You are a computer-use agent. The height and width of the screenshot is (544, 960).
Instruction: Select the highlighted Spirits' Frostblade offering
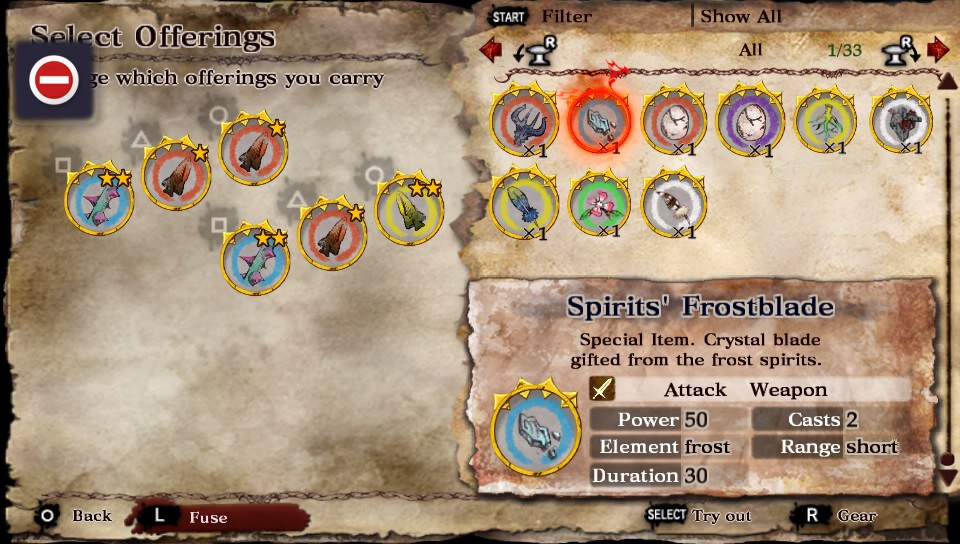pos(600,120)
